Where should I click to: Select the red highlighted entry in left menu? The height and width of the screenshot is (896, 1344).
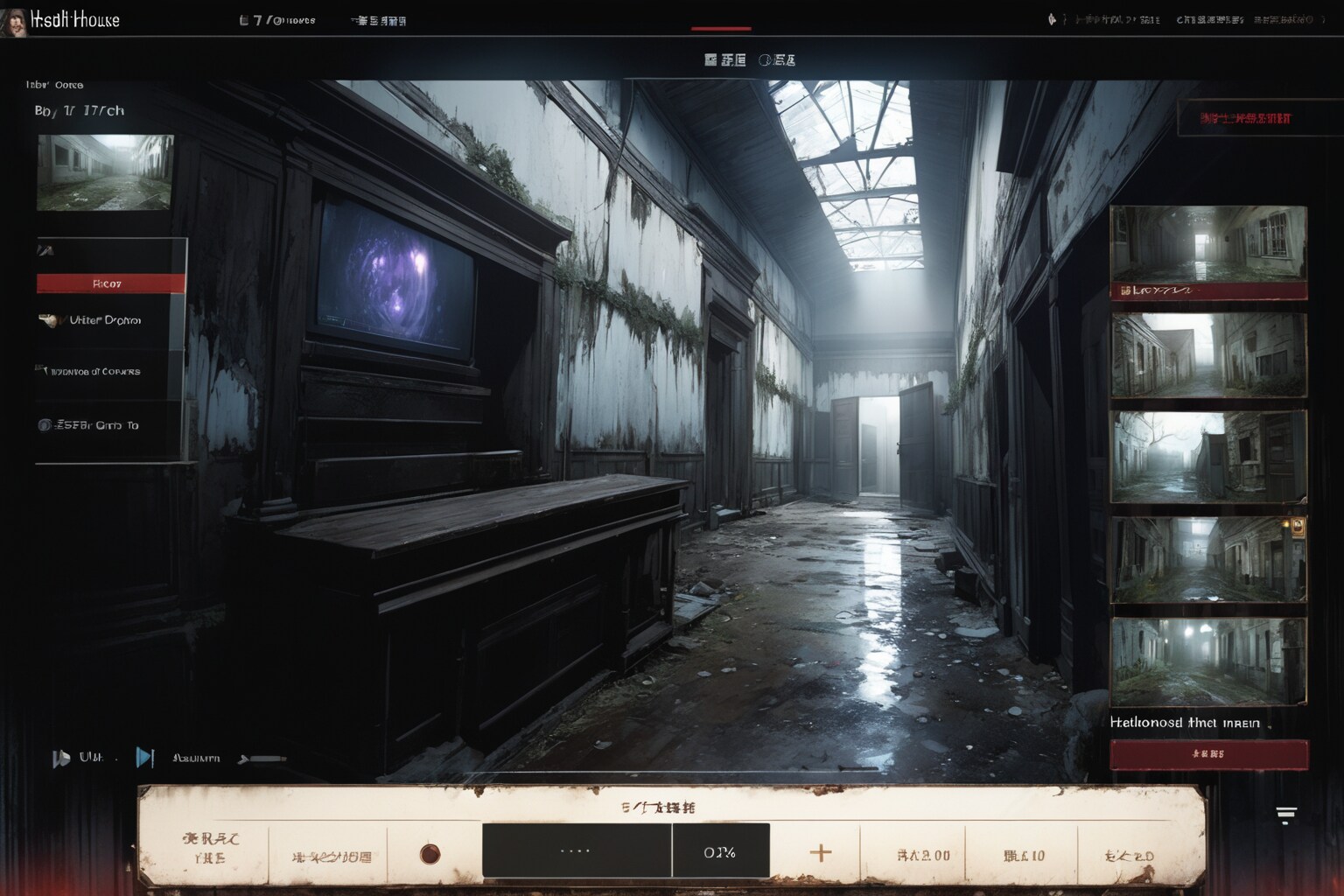[x=110, y=283]
